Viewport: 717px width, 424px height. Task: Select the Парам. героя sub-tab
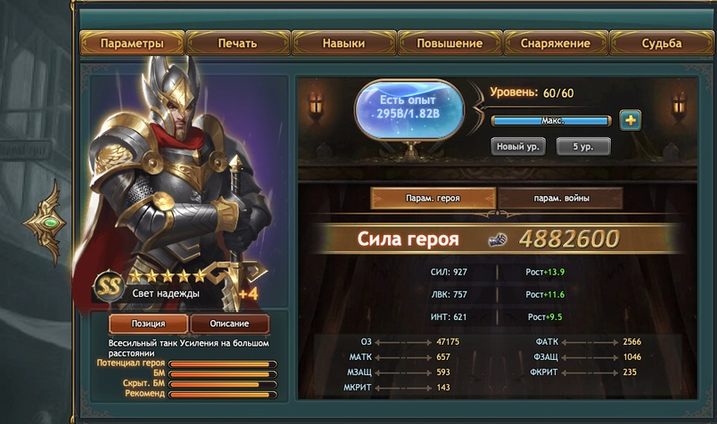click(434, 198)
